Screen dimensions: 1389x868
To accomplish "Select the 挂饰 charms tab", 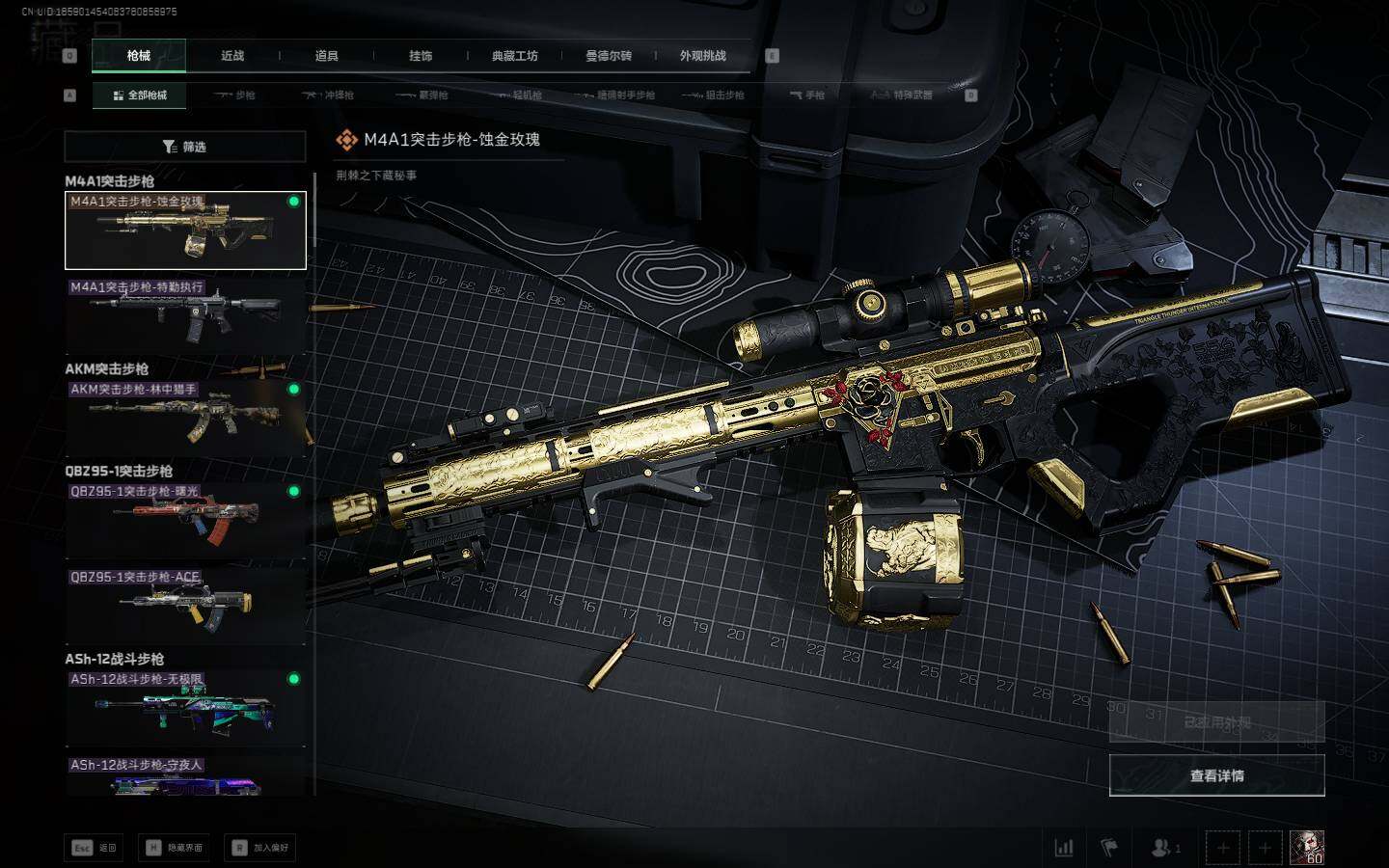I will [421, 56].
